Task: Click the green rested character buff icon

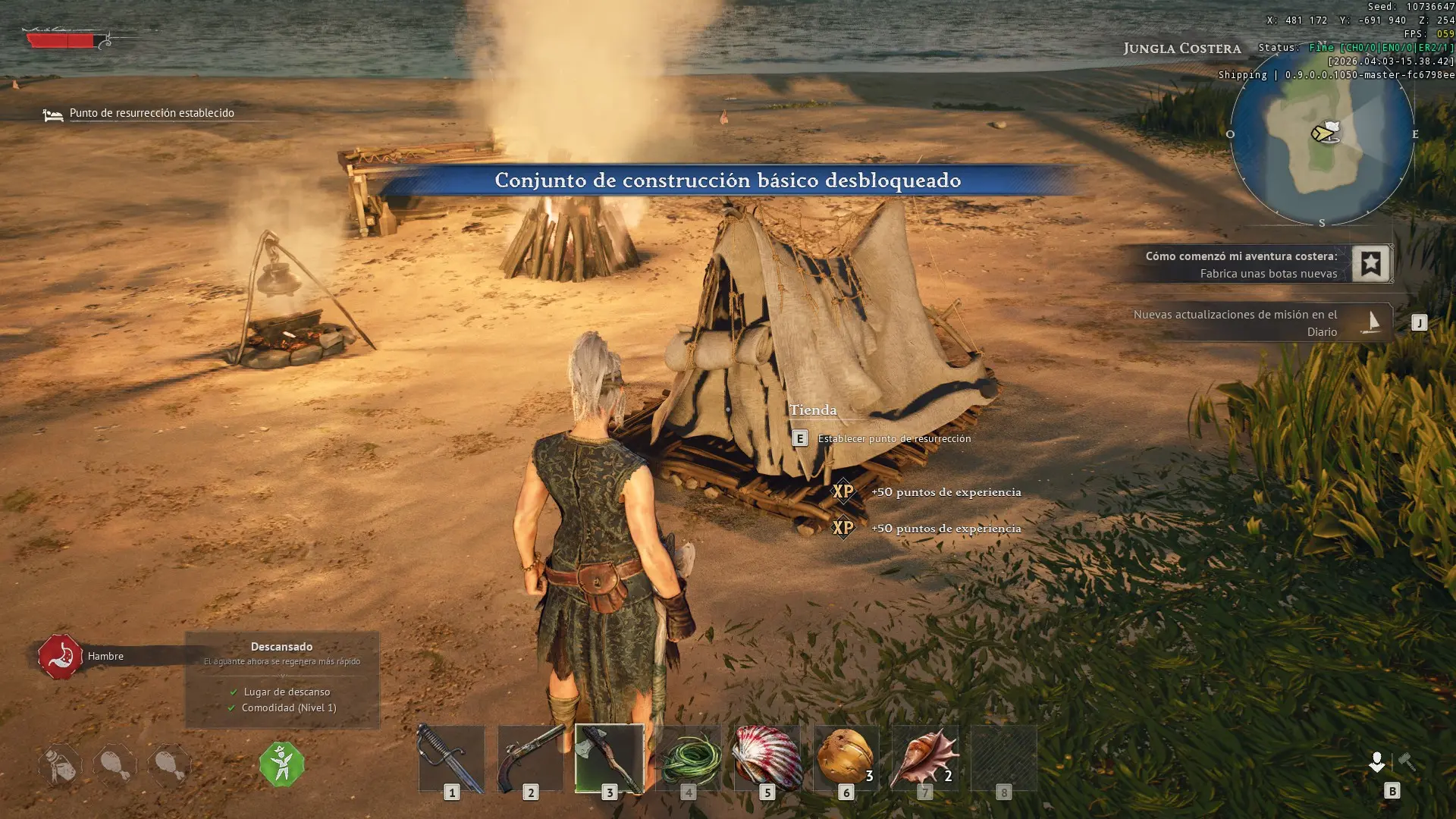Action: (x=282, y=764)
